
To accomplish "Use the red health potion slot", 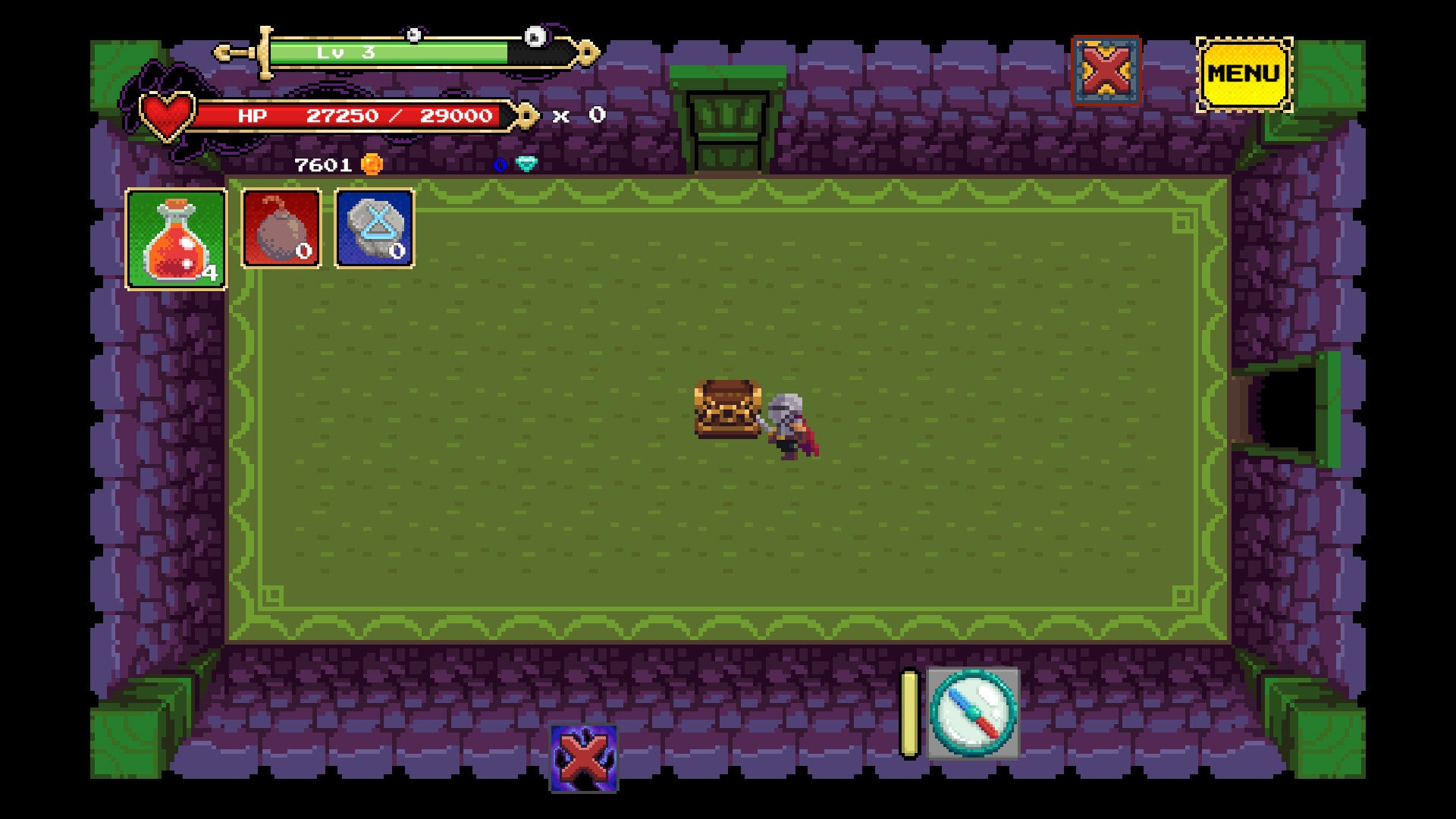I will [x=176, y=239].
